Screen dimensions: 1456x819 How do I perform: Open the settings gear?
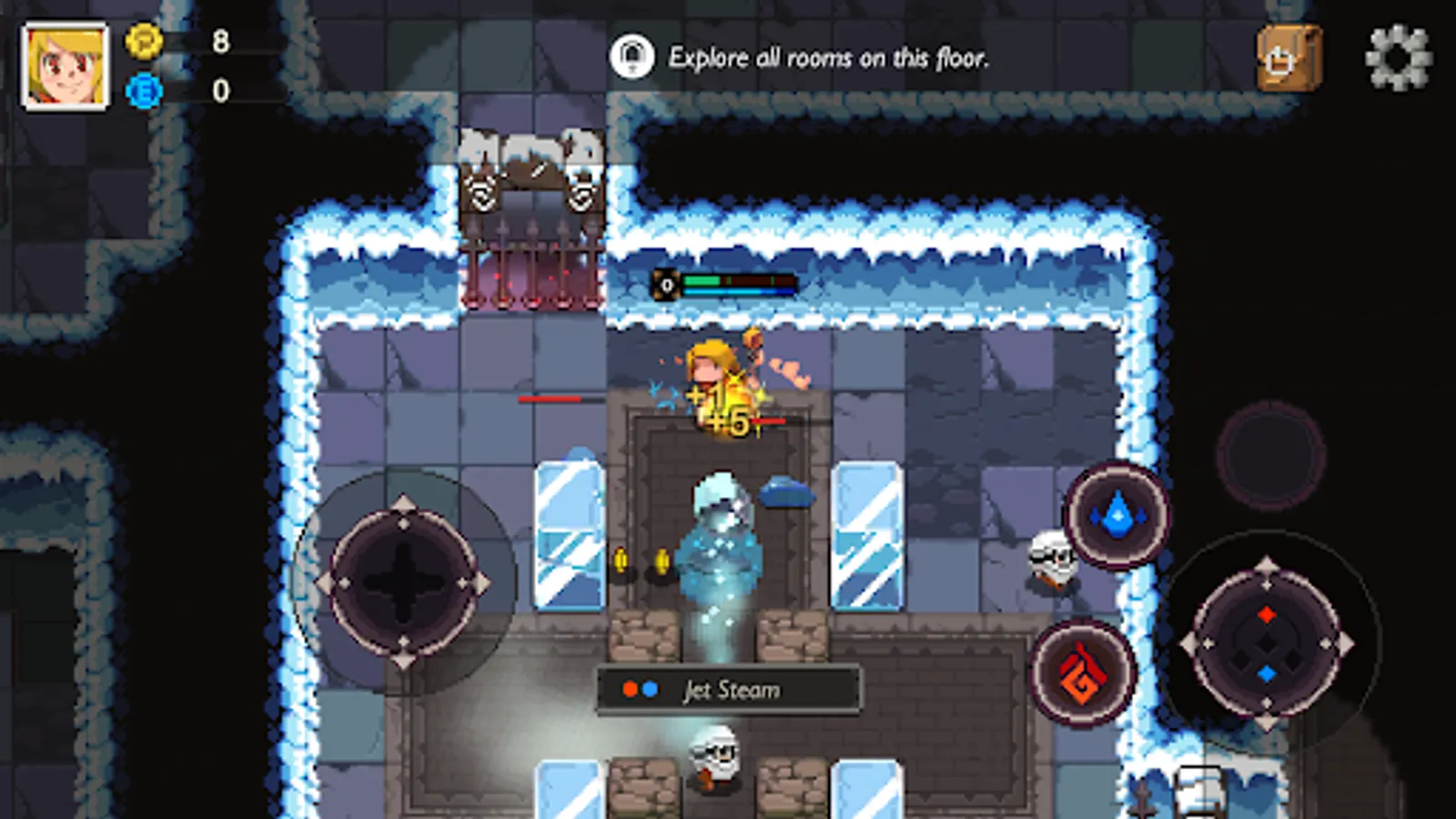click(1392, 59)
